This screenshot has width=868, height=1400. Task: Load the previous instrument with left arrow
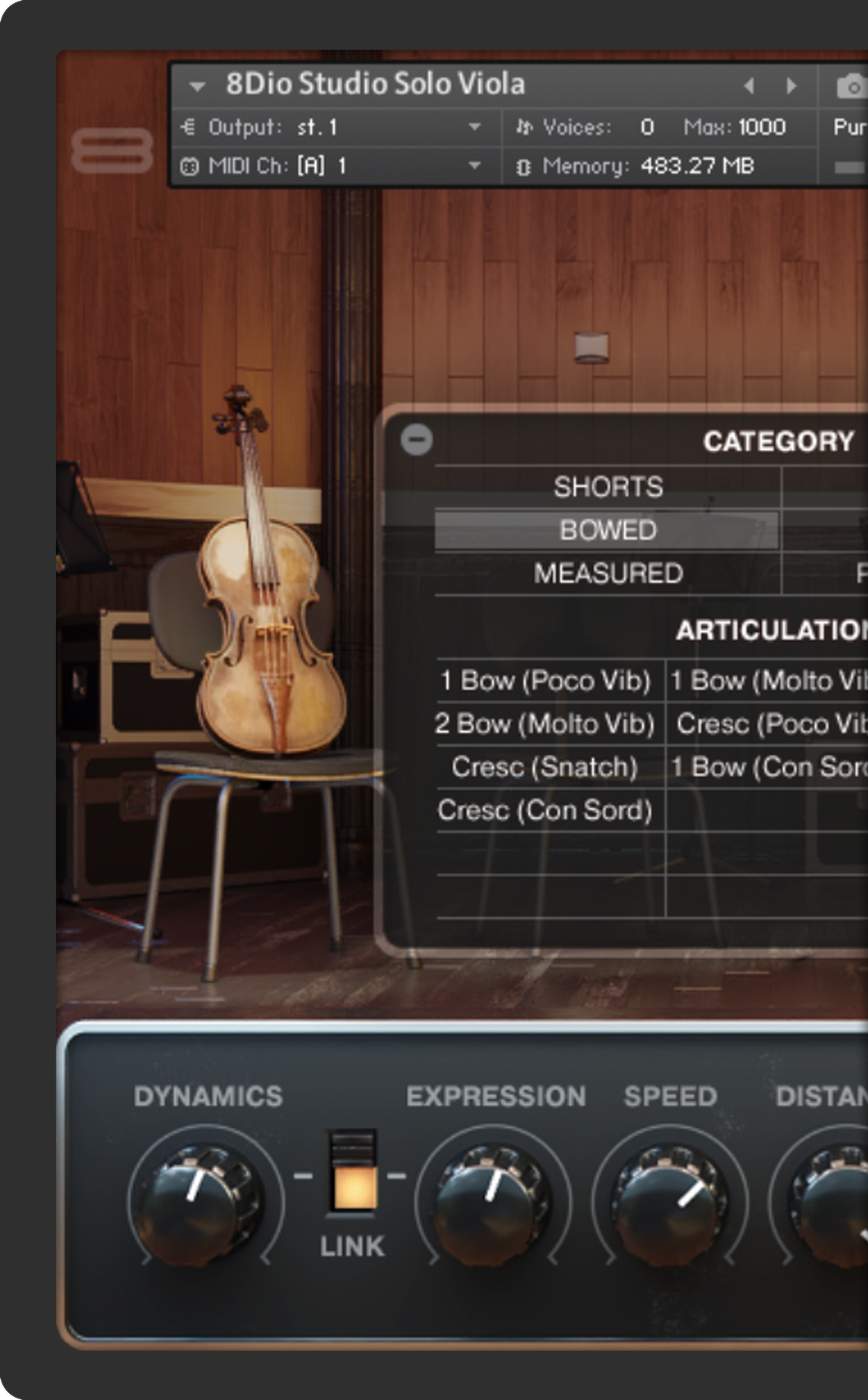(x=749, y=86)
